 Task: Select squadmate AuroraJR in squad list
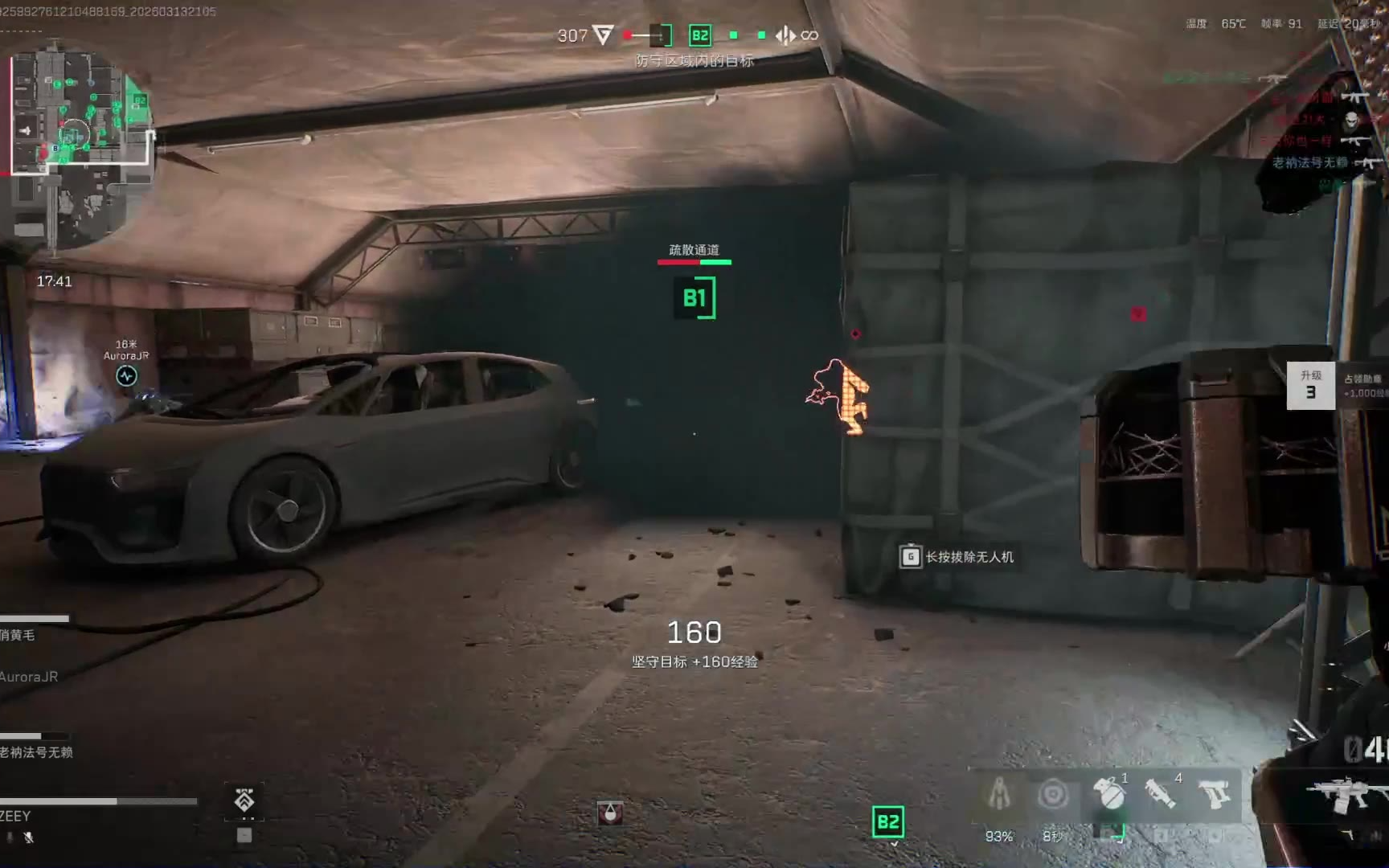tap(29, 677)
